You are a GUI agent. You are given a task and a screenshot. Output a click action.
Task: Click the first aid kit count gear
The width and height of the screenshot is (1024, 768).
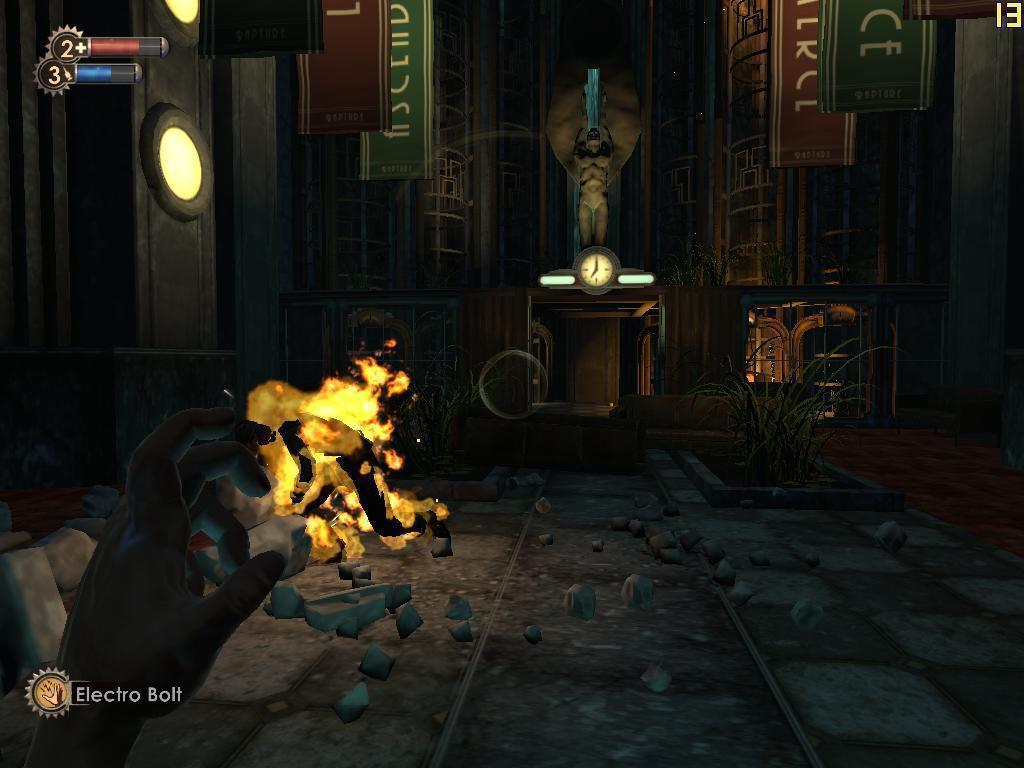tap(68, 46)
